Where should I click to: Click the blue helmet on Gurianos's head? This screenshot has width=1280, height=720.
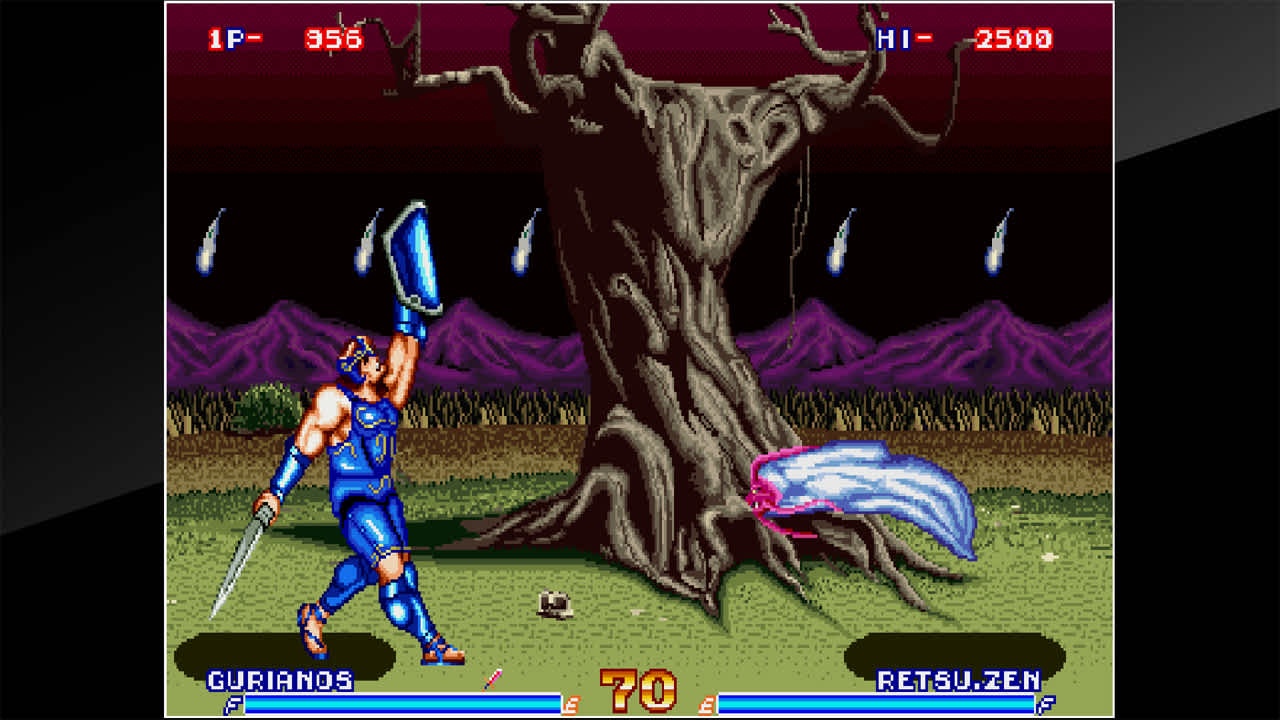357,353
